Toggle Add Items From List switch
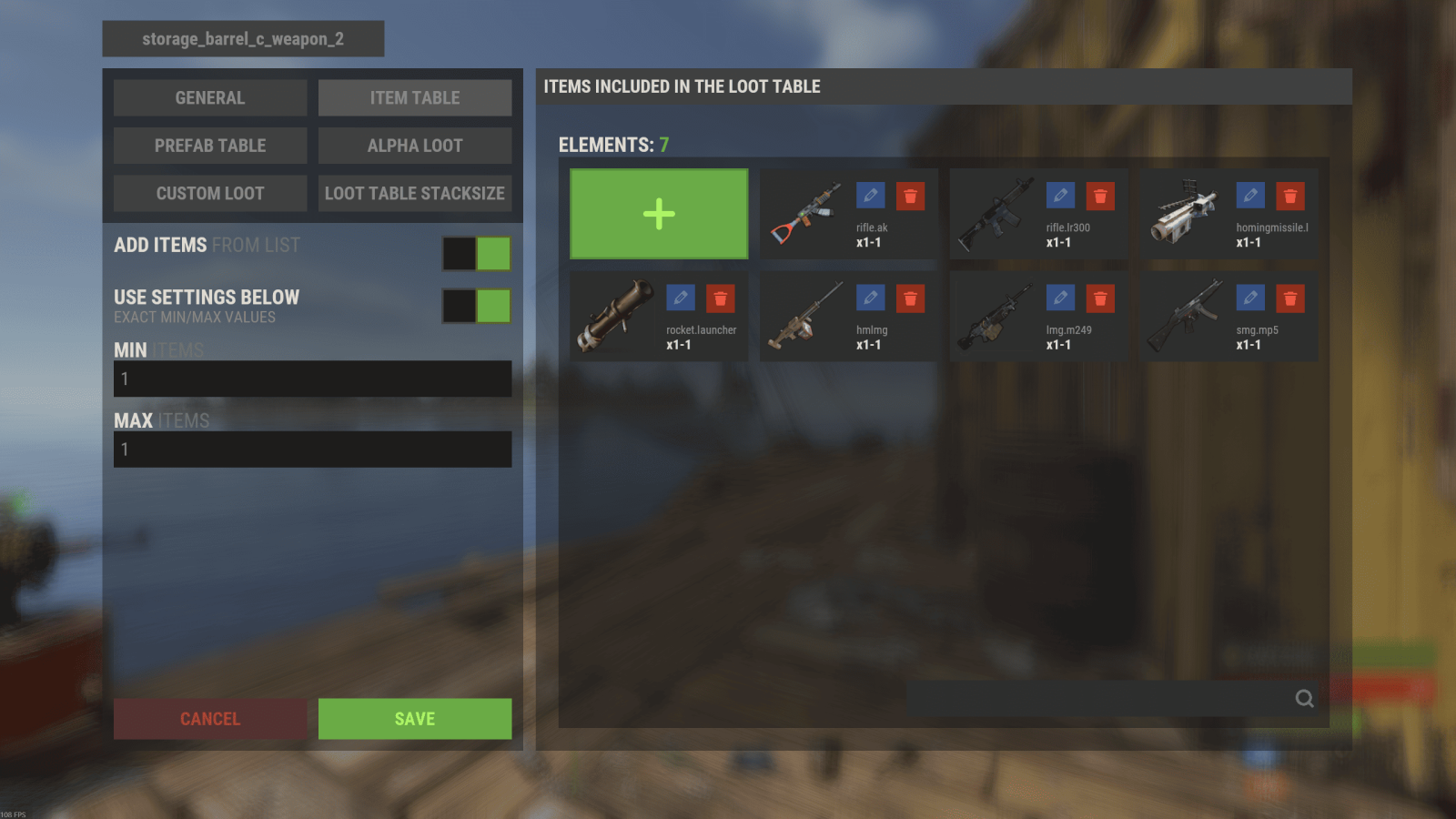The width and height of the screenshot is (1456, 819). point(476,254)
